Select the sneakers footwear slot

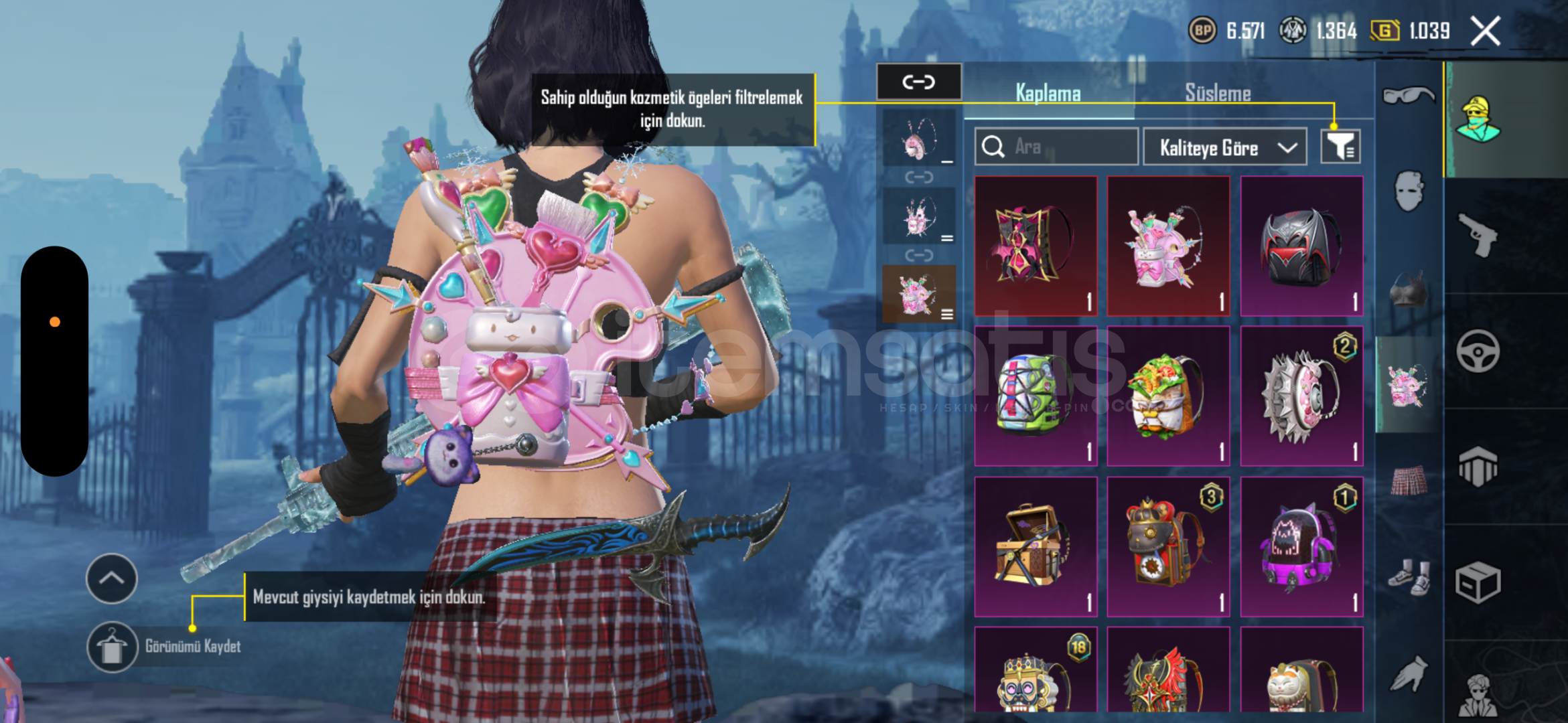1409,577
